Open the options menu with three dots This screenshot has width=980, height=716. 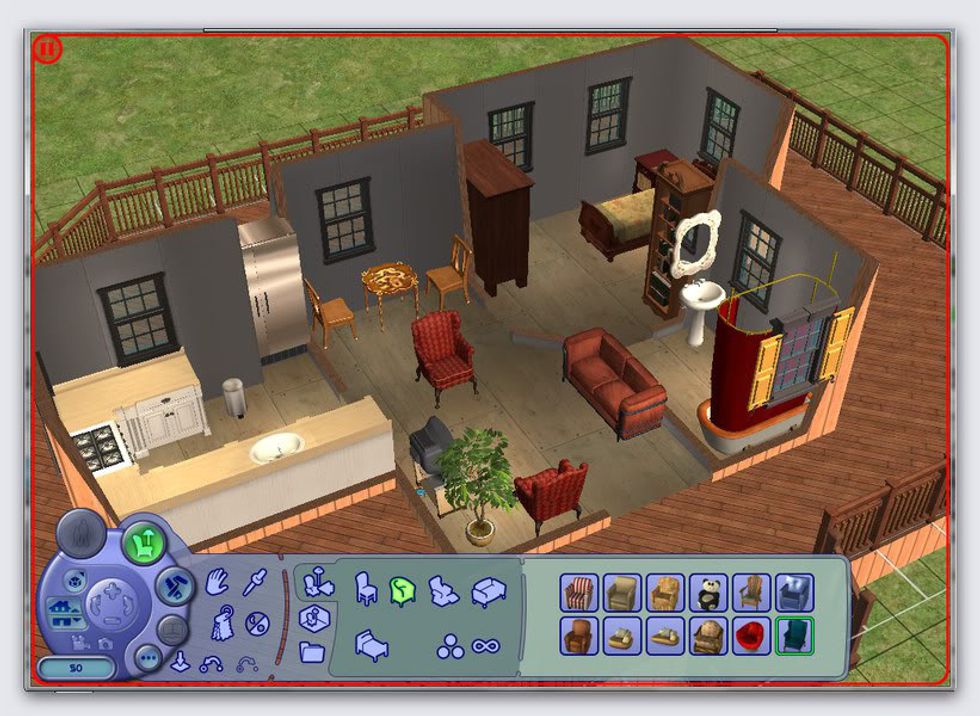coord(149,659)
